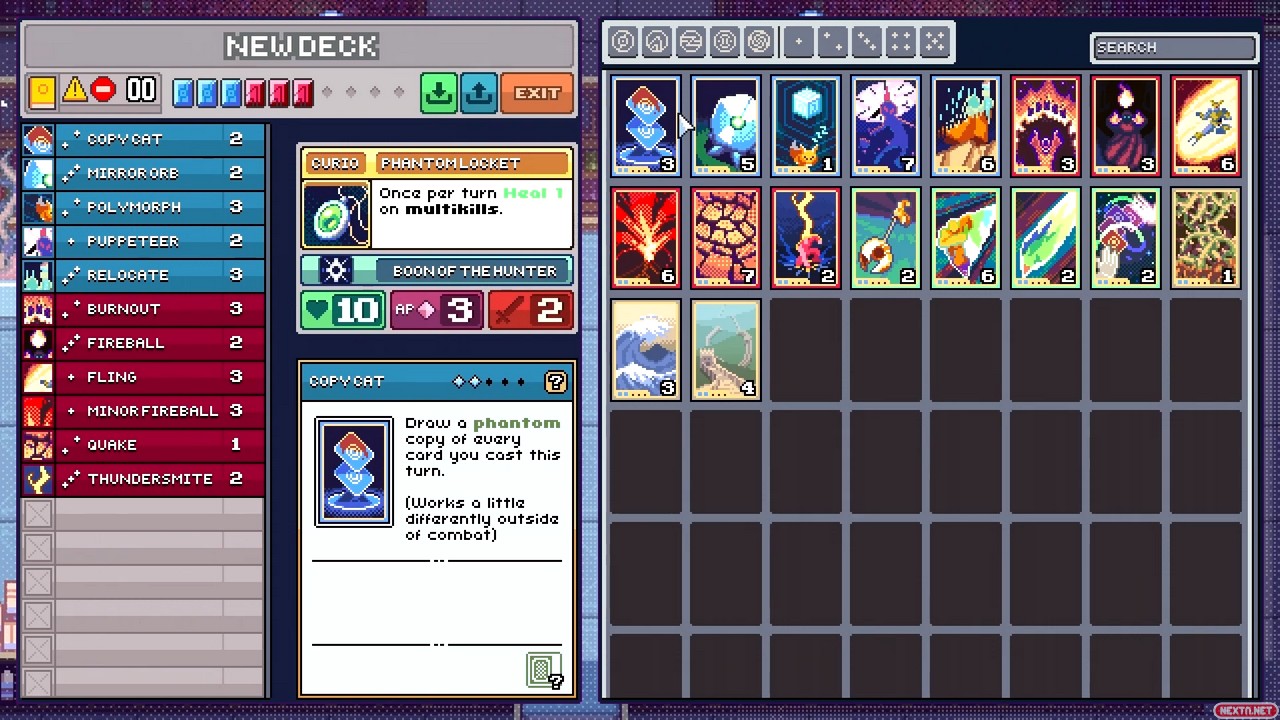Choose the Fireball deck row
This screenshot has width=1280, height=720.
click(x=144, y=343)
